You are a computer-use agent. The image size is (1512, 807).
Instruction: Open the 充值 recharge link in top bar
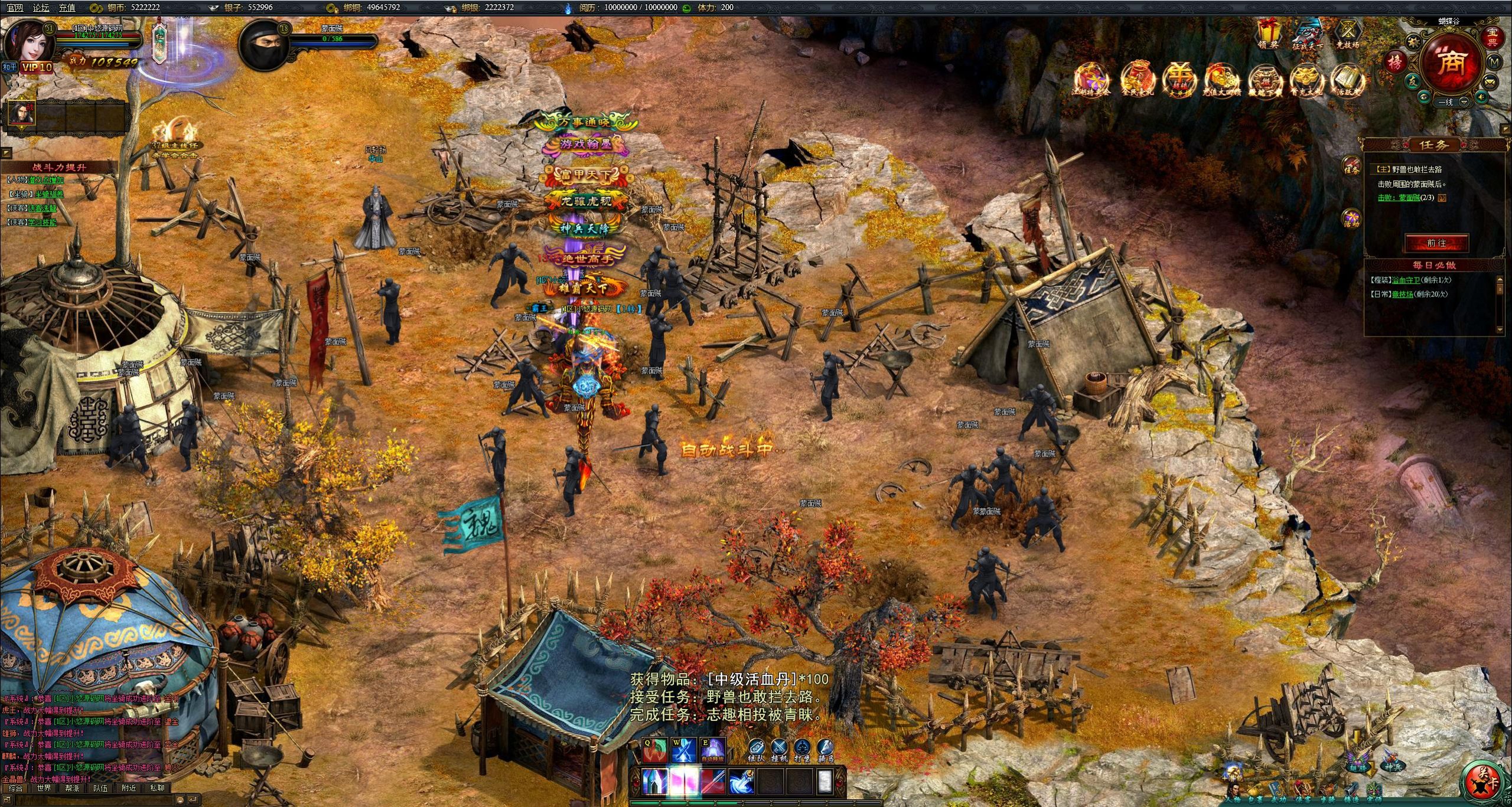tap(67, 8)
